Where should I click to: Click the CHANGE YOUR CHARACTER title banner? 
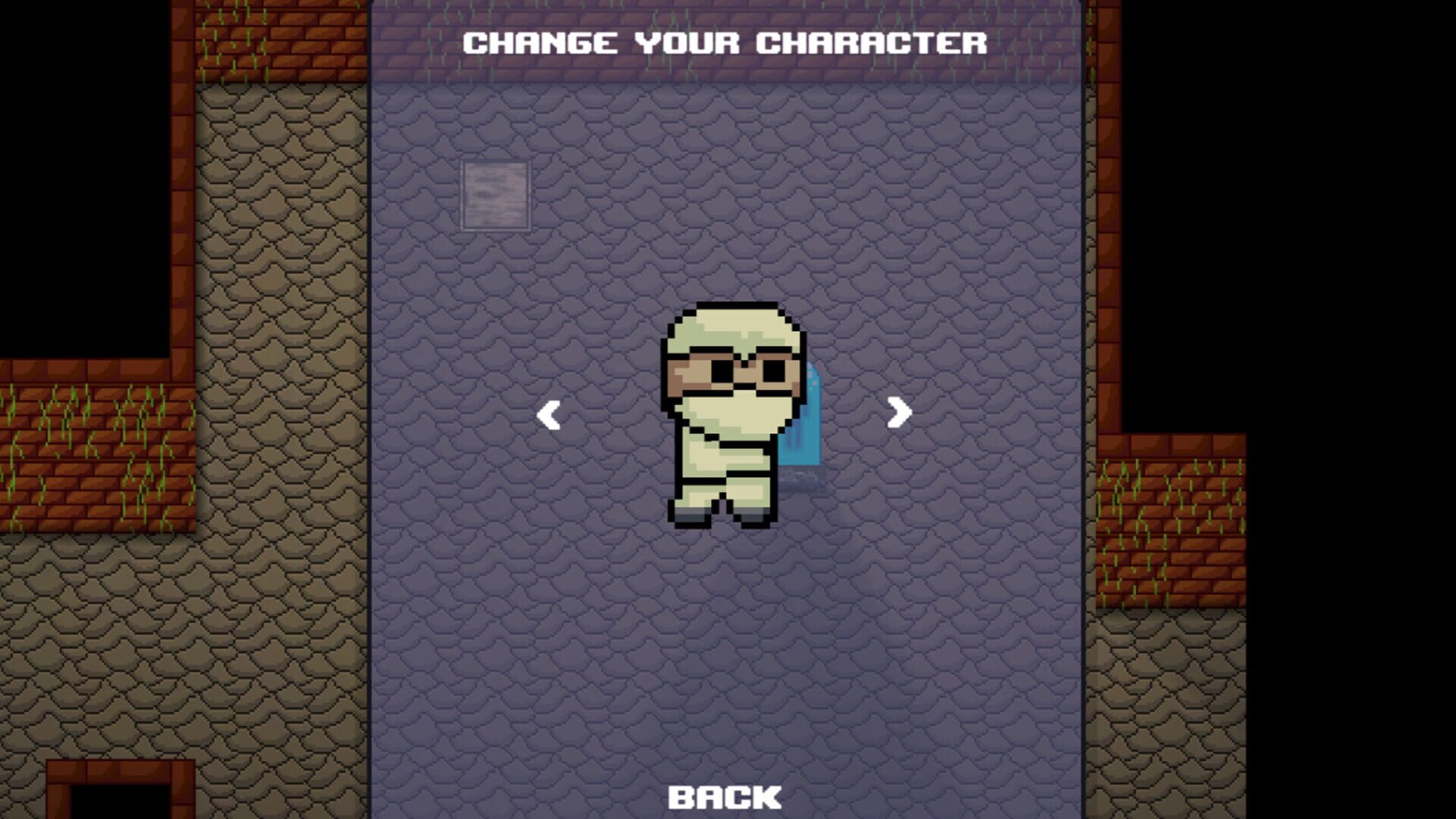725,42
